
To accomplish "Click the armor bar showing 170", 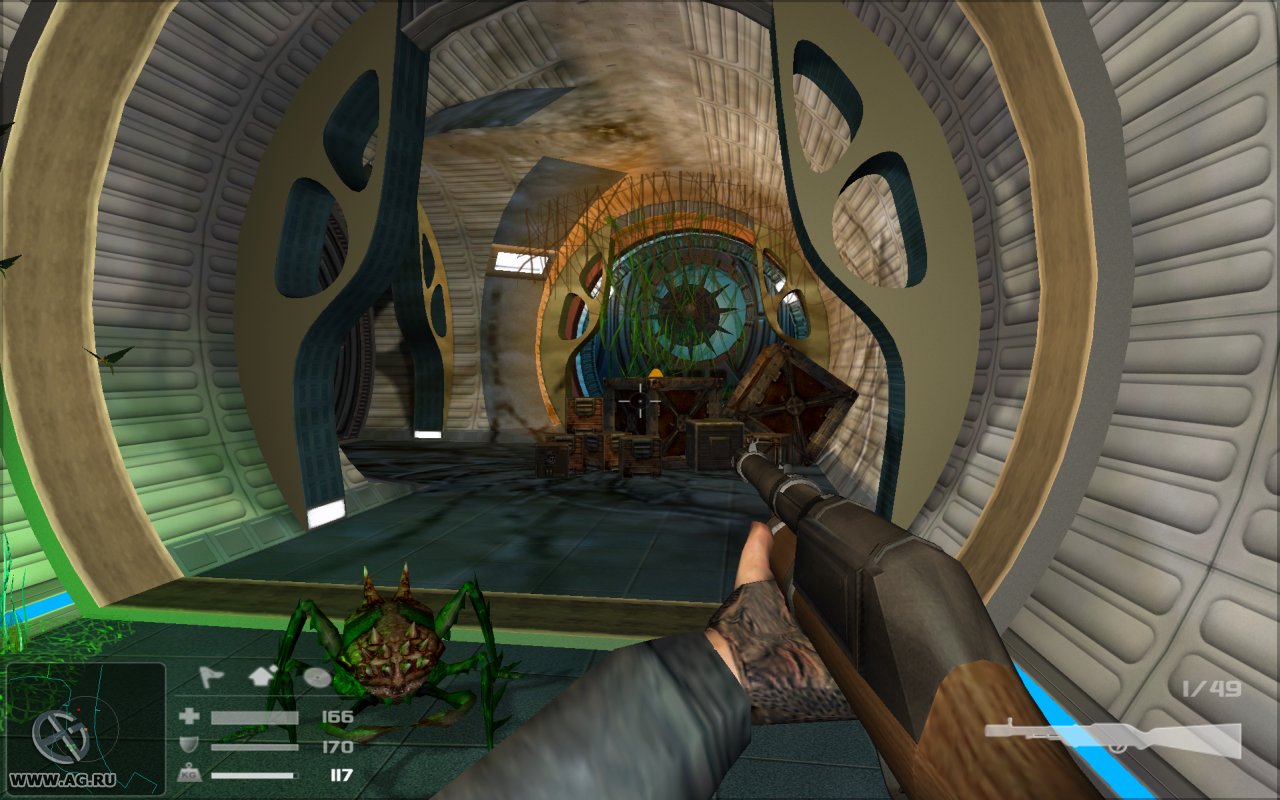I will (254, 746).
